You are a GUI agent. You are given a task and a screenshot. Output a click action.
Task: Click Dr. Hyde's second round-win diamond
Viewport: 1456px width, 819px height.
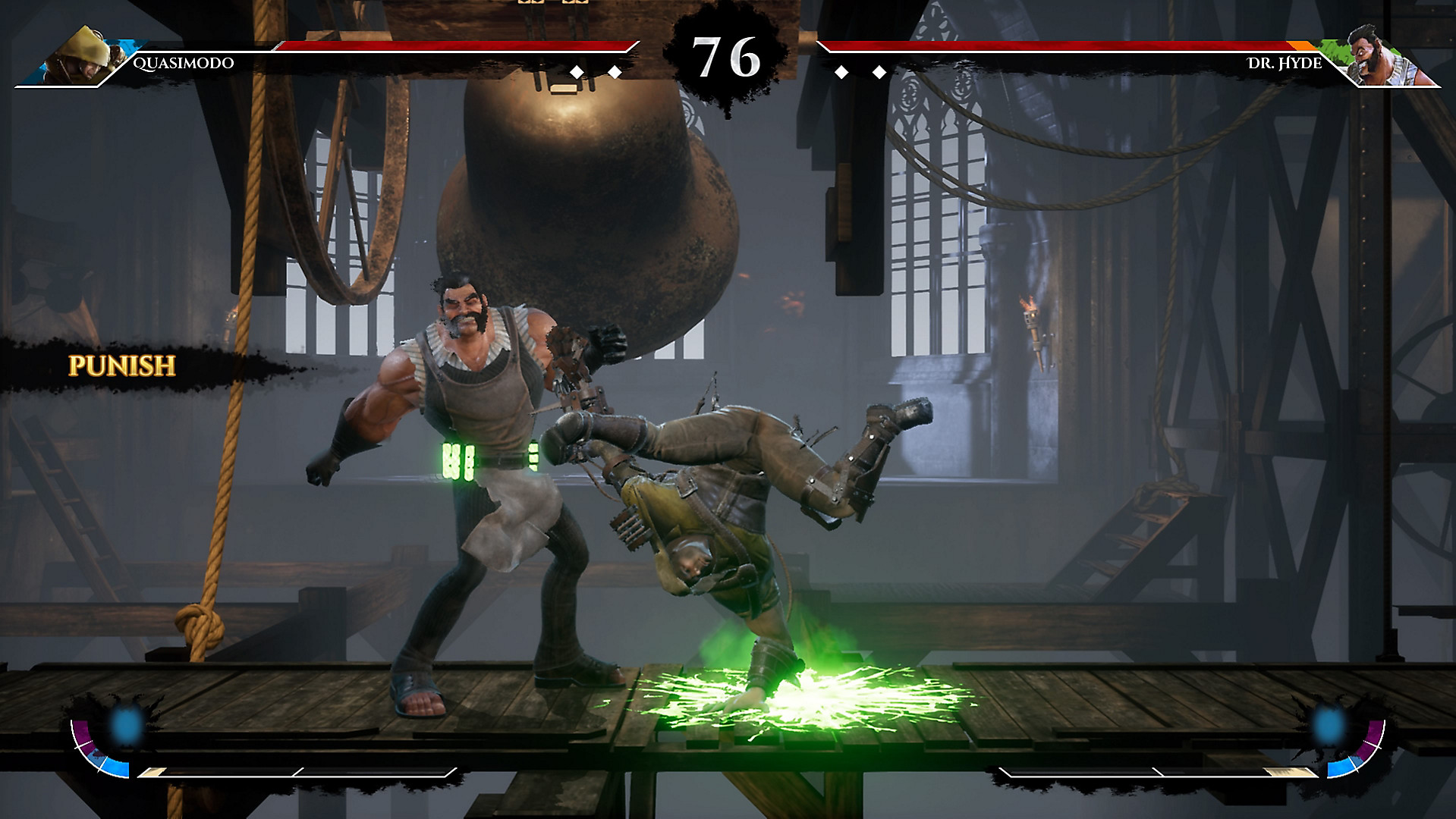pyautogui.click(x=879, y=71)
